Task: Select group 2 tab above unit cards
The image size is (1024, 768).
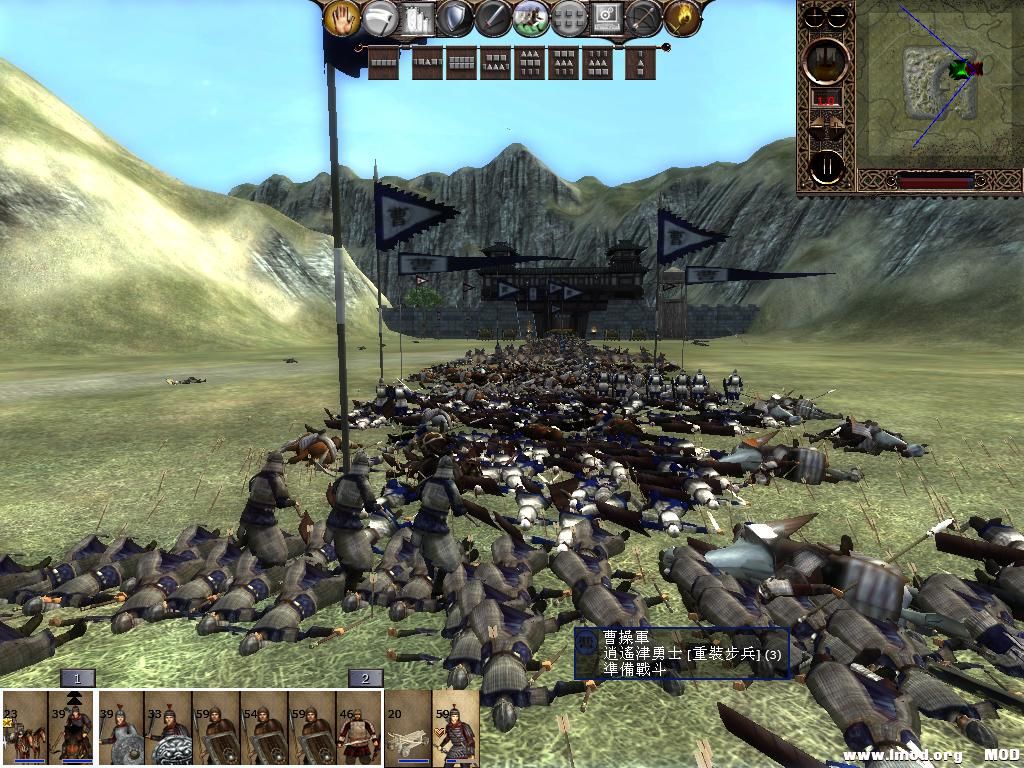Action: tap(365, 678)
